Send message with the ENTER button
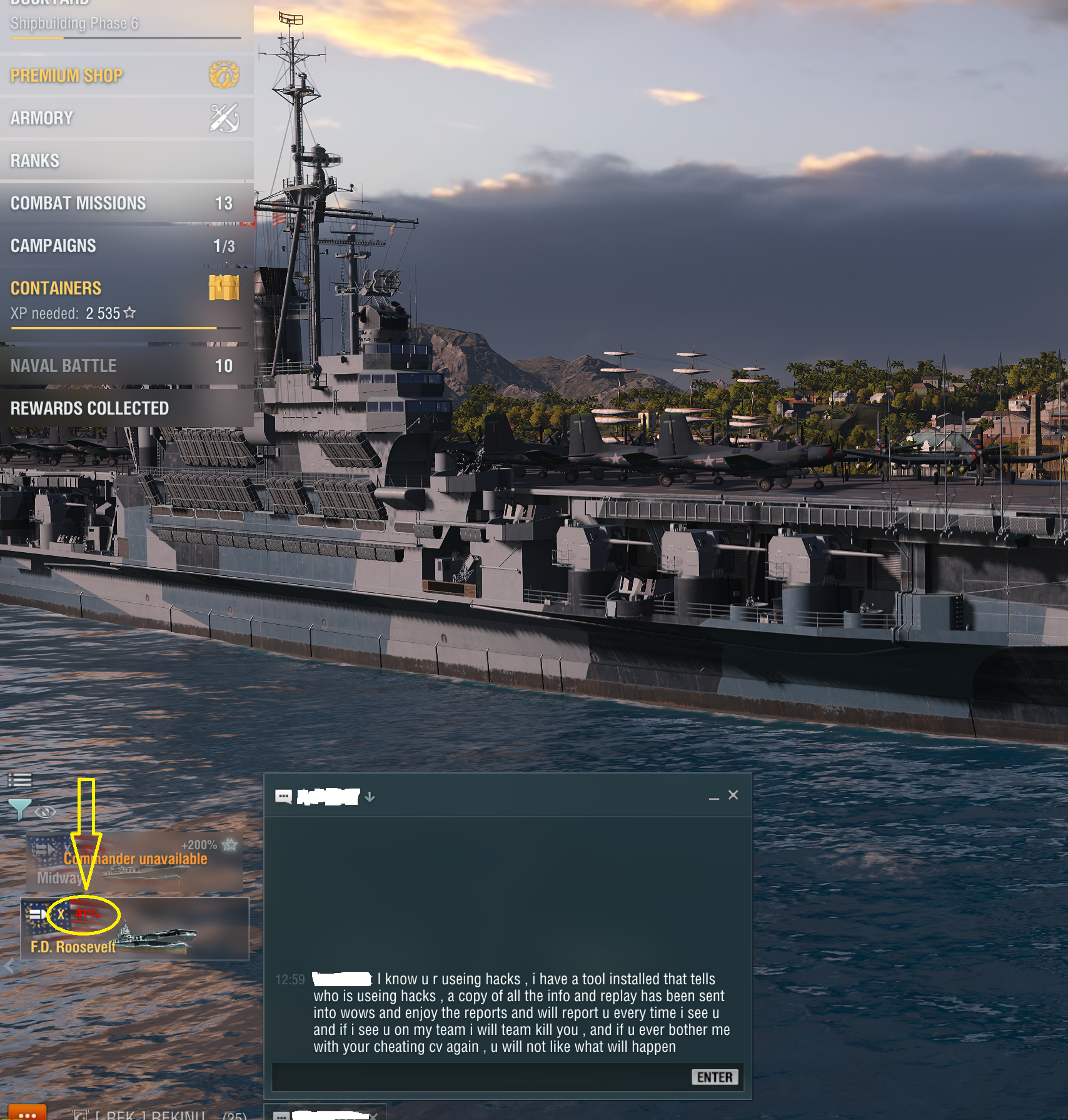 [x=714, y=1077]
